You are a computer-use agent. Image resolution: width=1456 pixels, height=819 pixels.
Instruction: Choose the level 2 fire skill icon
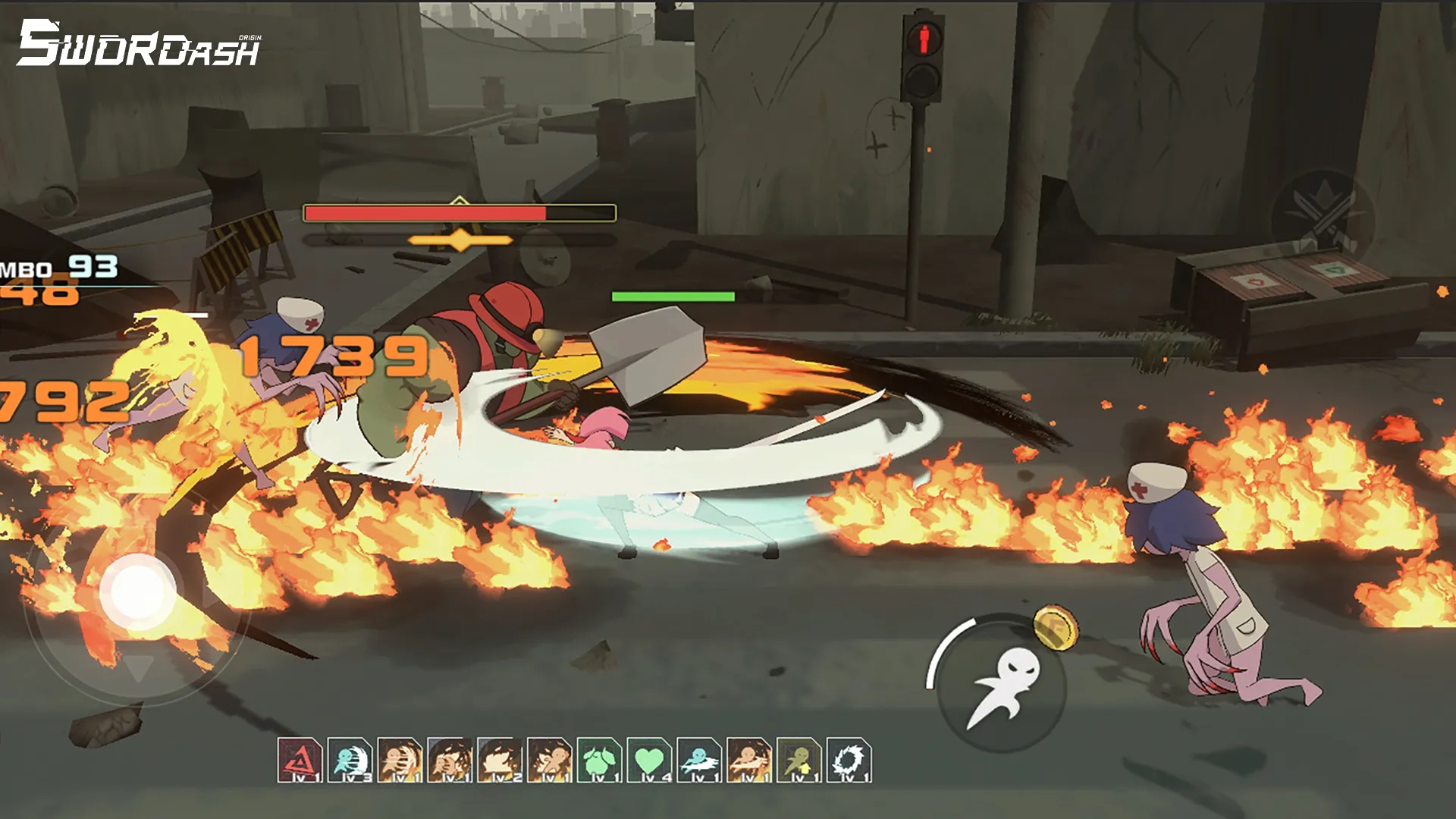[500, 760]
